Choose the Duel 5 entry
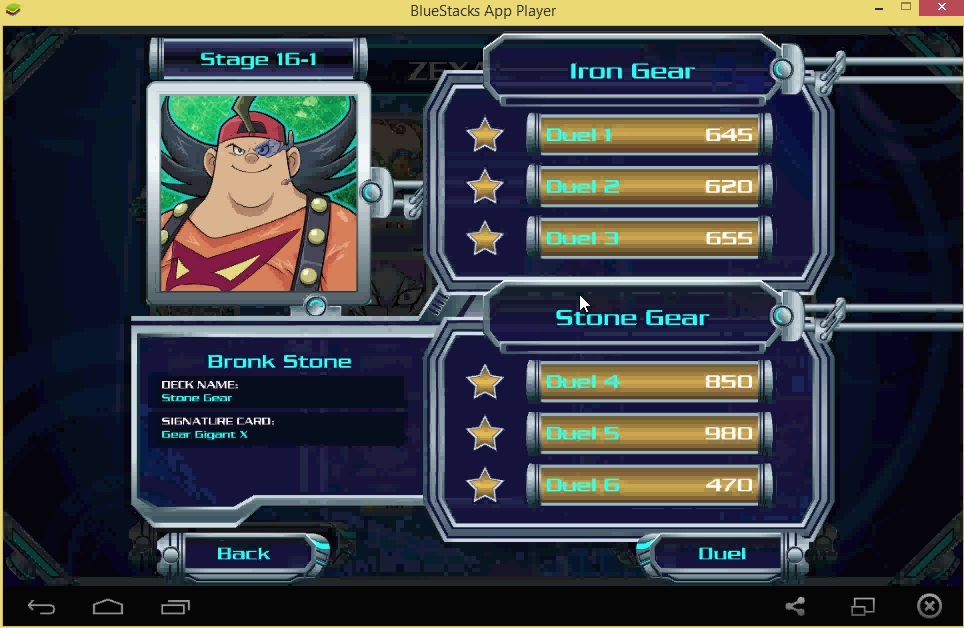 (x=649, y=434)
